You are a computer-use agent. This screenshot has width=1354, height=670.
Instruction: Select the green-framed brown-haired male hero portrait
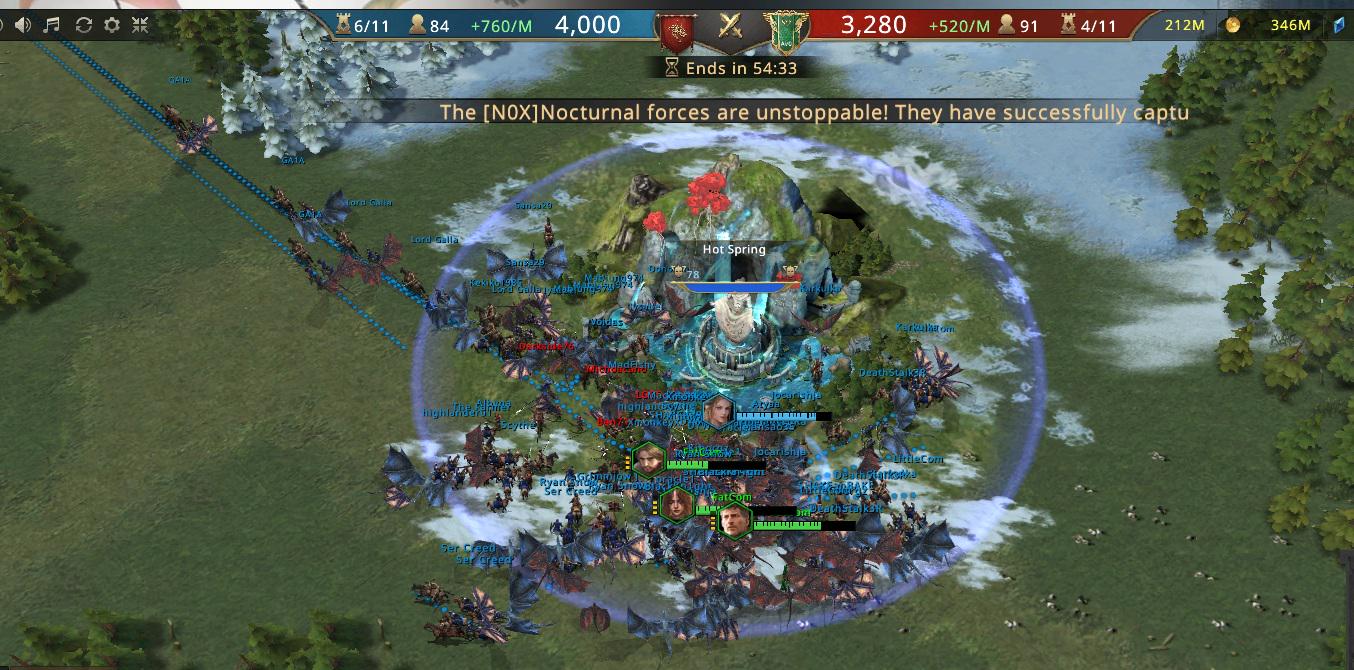click(x=649, y=459)
